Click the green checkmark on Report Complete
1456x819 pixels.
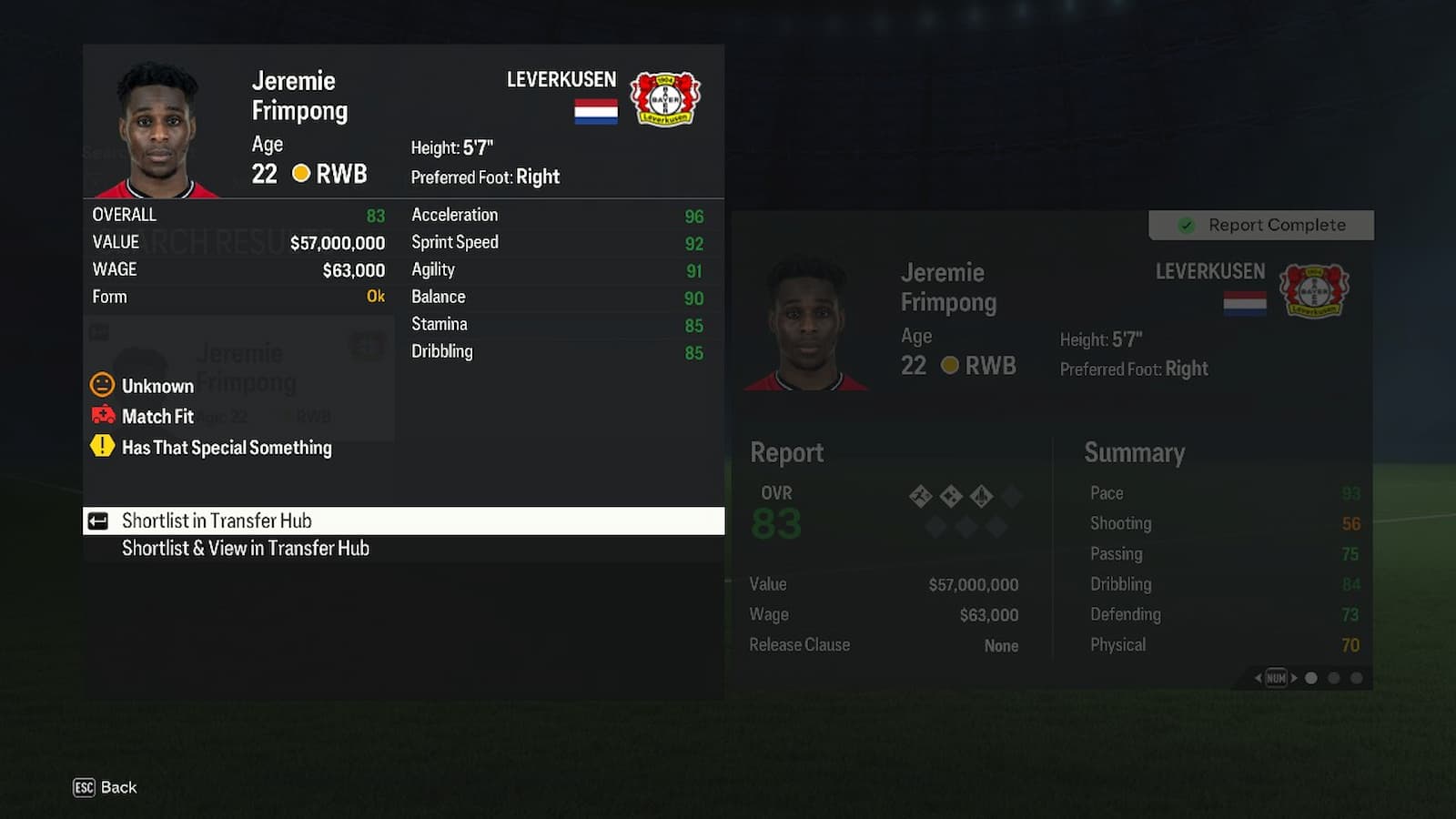1188,225
